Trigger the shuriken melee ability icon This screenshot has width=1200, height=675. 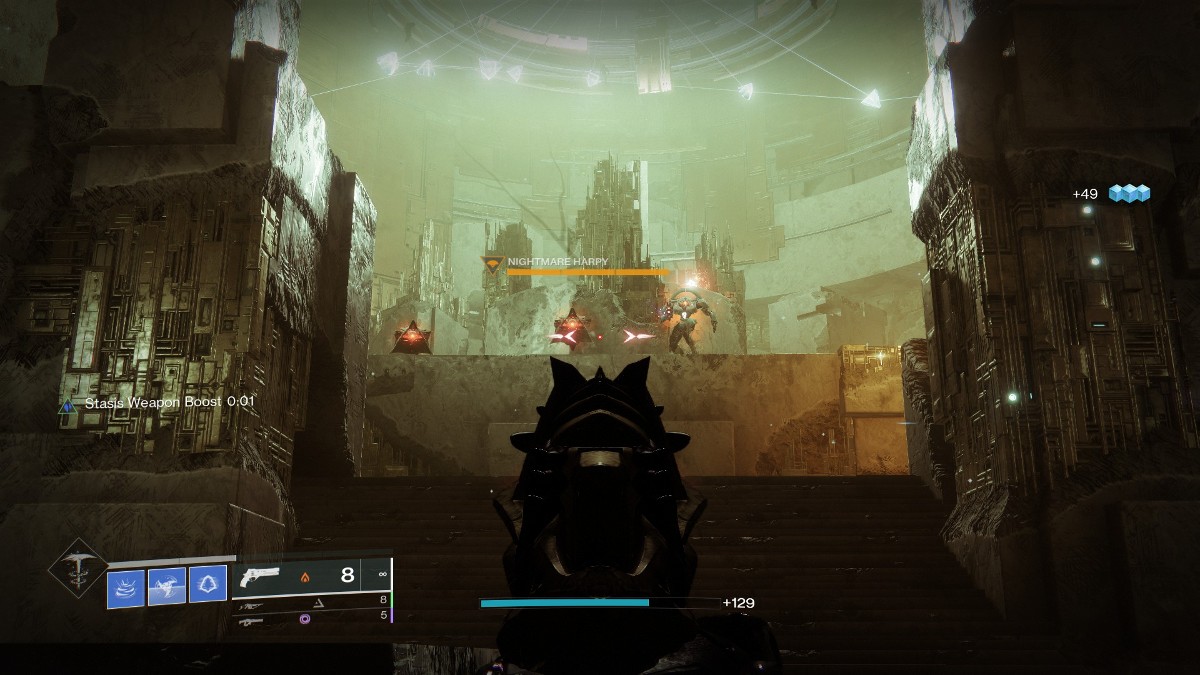click(x=167, y=588)
